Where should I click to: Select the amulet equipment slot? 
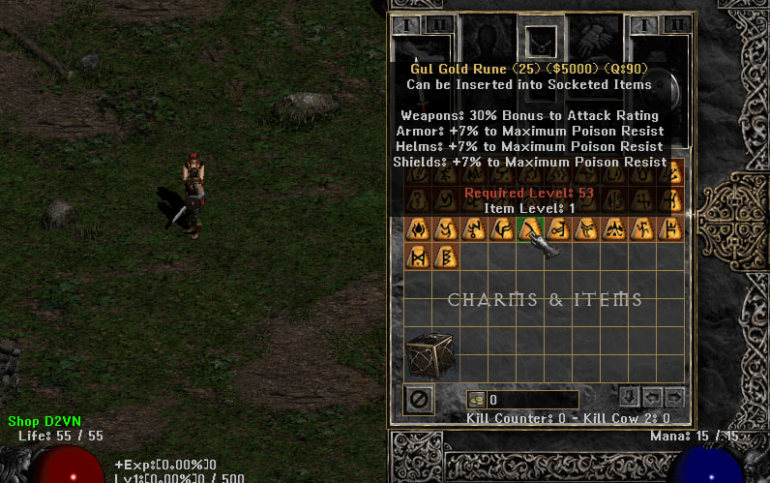[x=541, y=40]
